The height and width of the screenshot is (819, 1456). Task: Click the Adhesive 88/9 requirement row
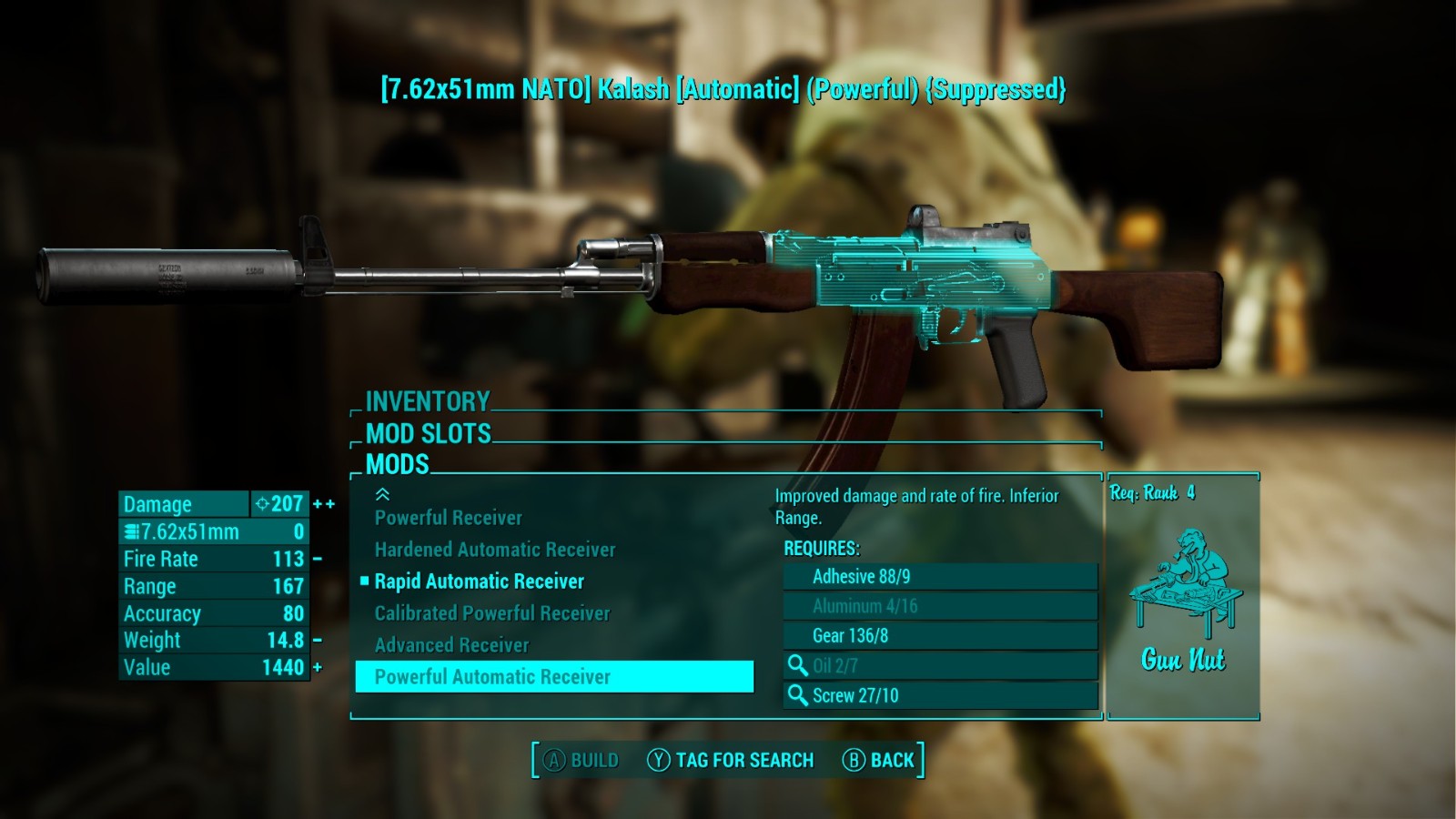pos(940,577)
